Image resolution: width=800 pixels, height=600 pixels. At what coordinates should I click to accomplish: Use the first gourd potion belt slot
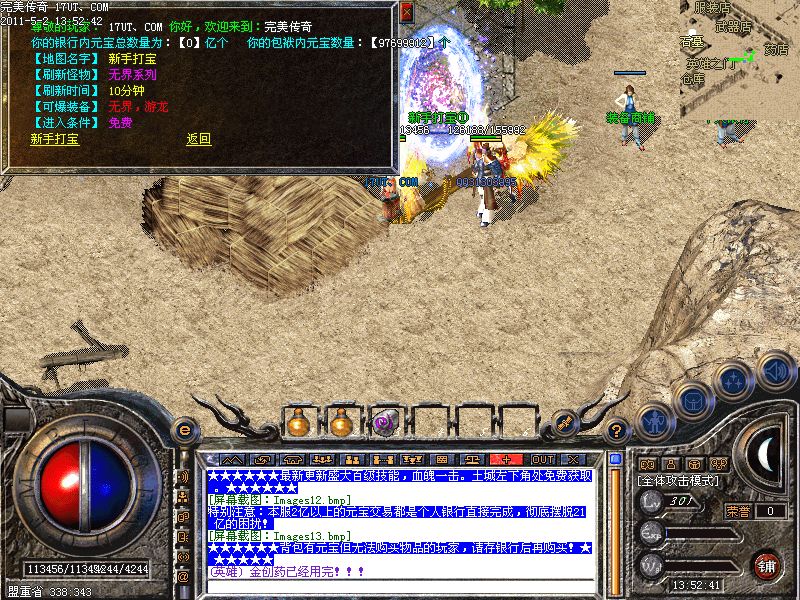point(297,422)
